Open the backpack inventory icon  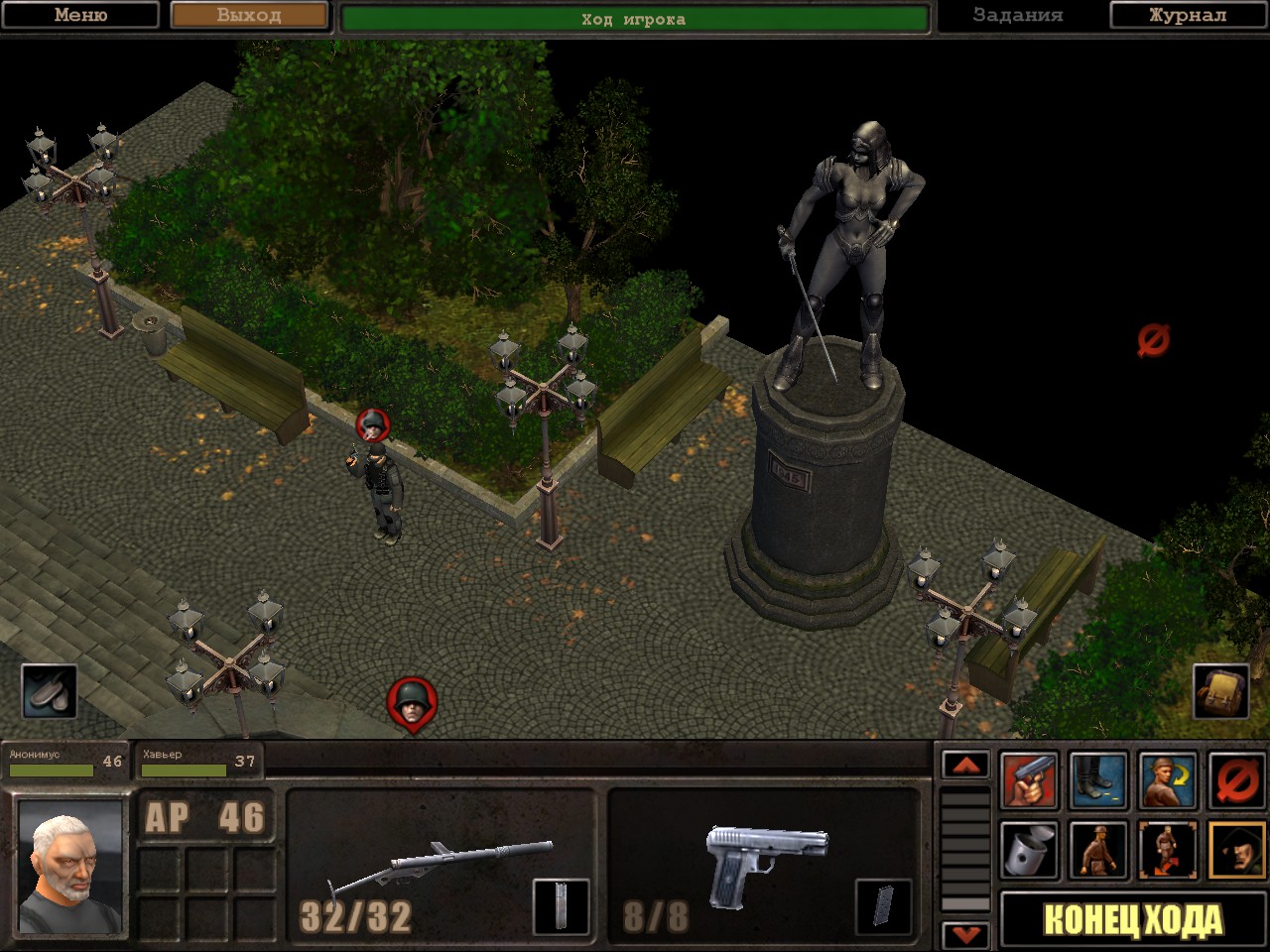pos(1219,691)
